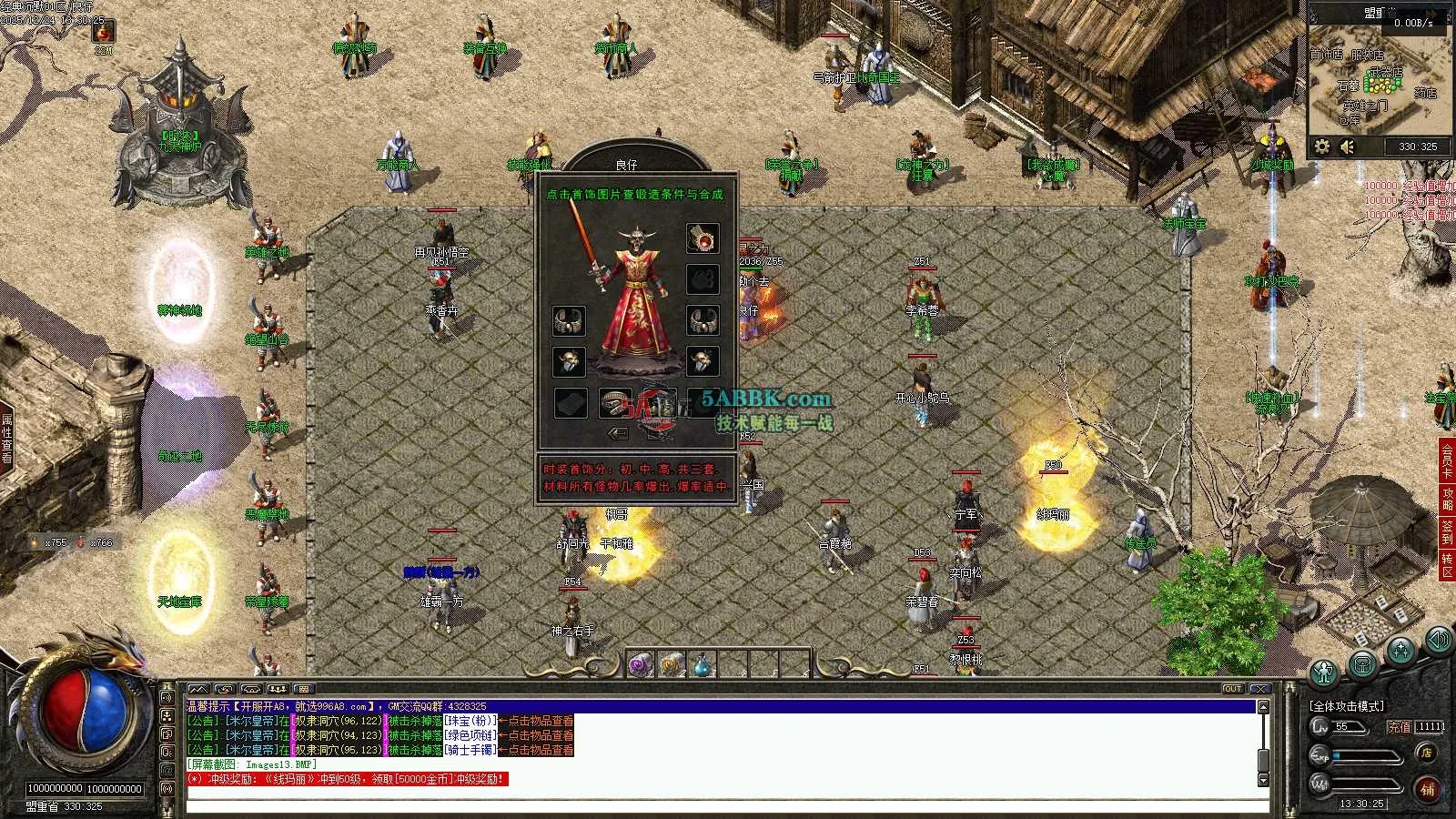This screenshot has width=1456, height=819.
Task: Toggle the sound speaker round button
Action: (x=1439, y=640)
